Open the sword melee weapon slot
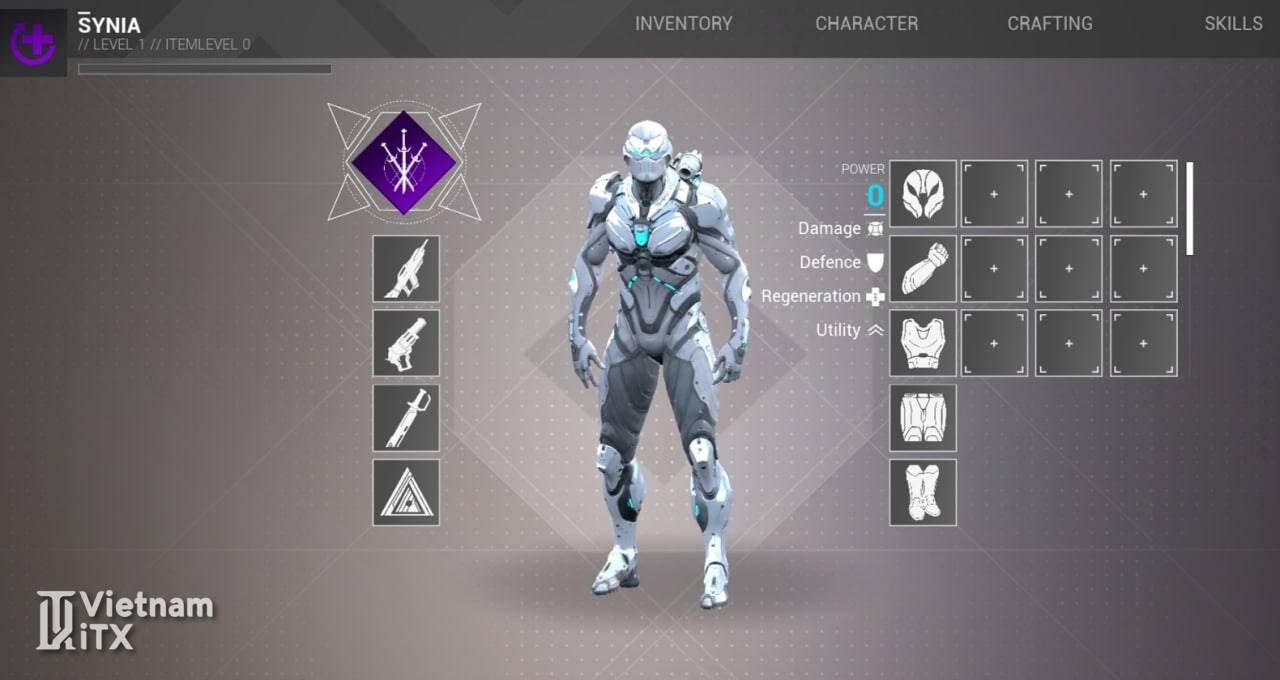The height and width of the screenshot is (680, 1280). [406, 417]
